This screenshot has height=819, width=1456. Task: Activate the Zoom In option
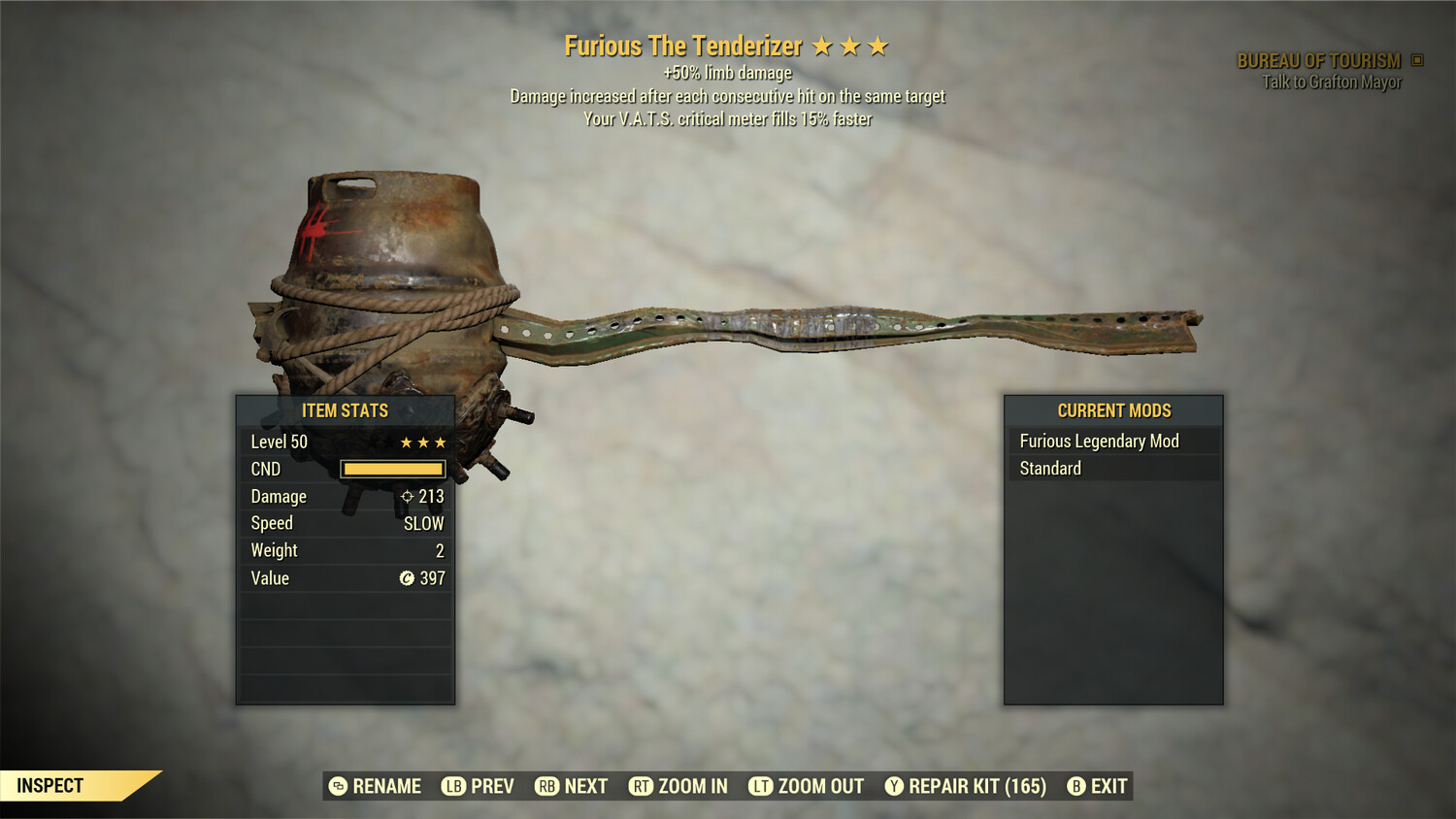click(x=678, y=786)
